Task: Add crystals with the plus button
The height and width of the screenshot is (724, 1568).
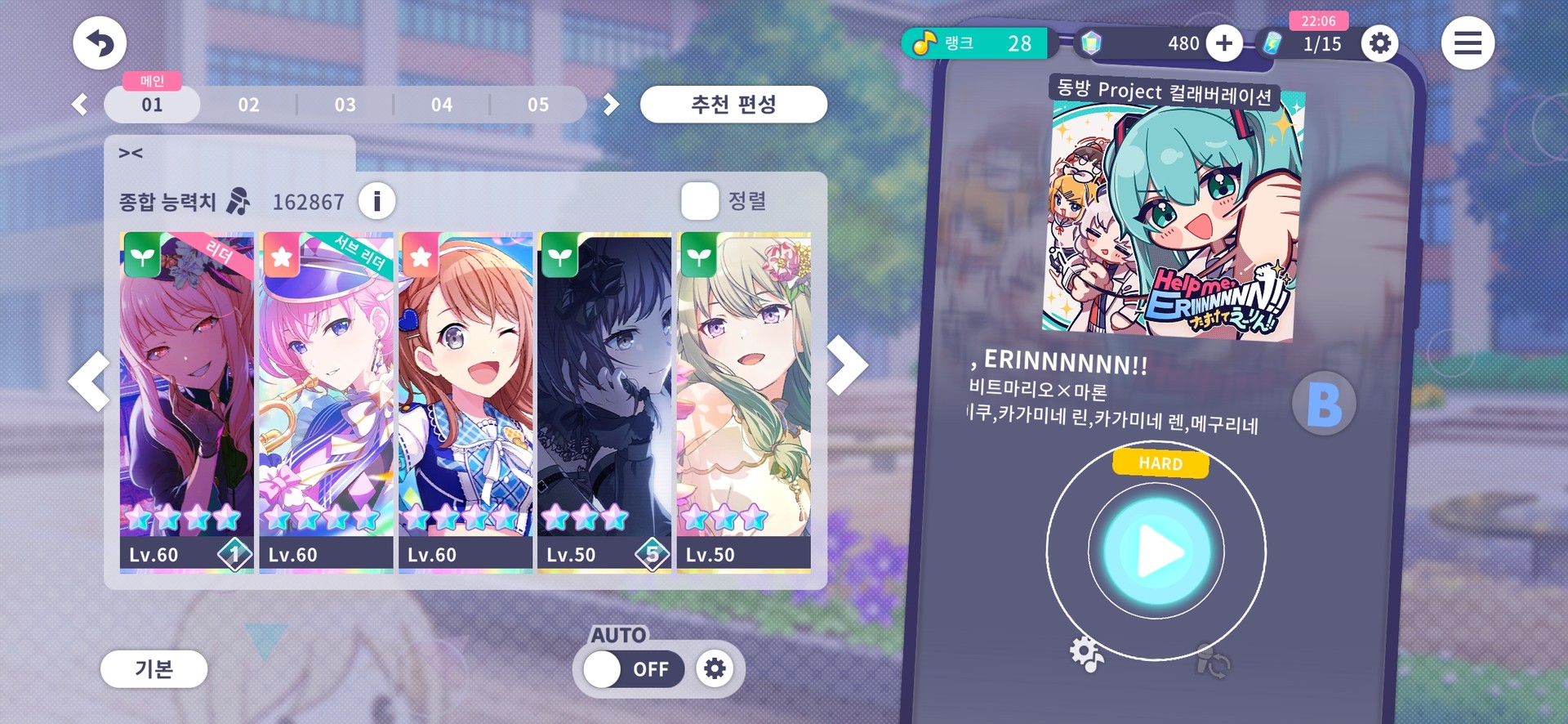Action: (1223, 43)
